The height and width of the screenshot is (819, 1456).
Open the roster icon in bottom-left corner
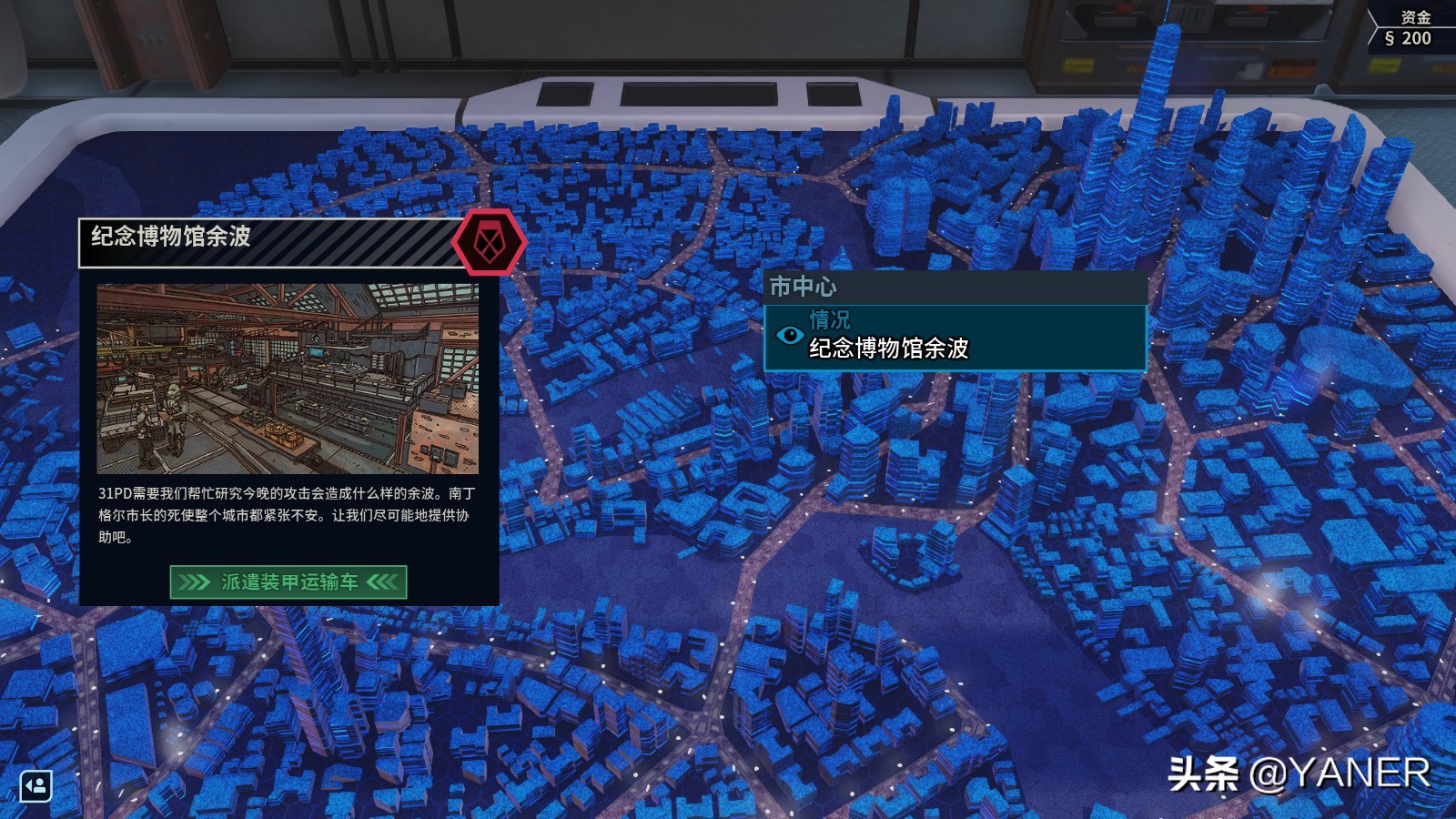36,785
